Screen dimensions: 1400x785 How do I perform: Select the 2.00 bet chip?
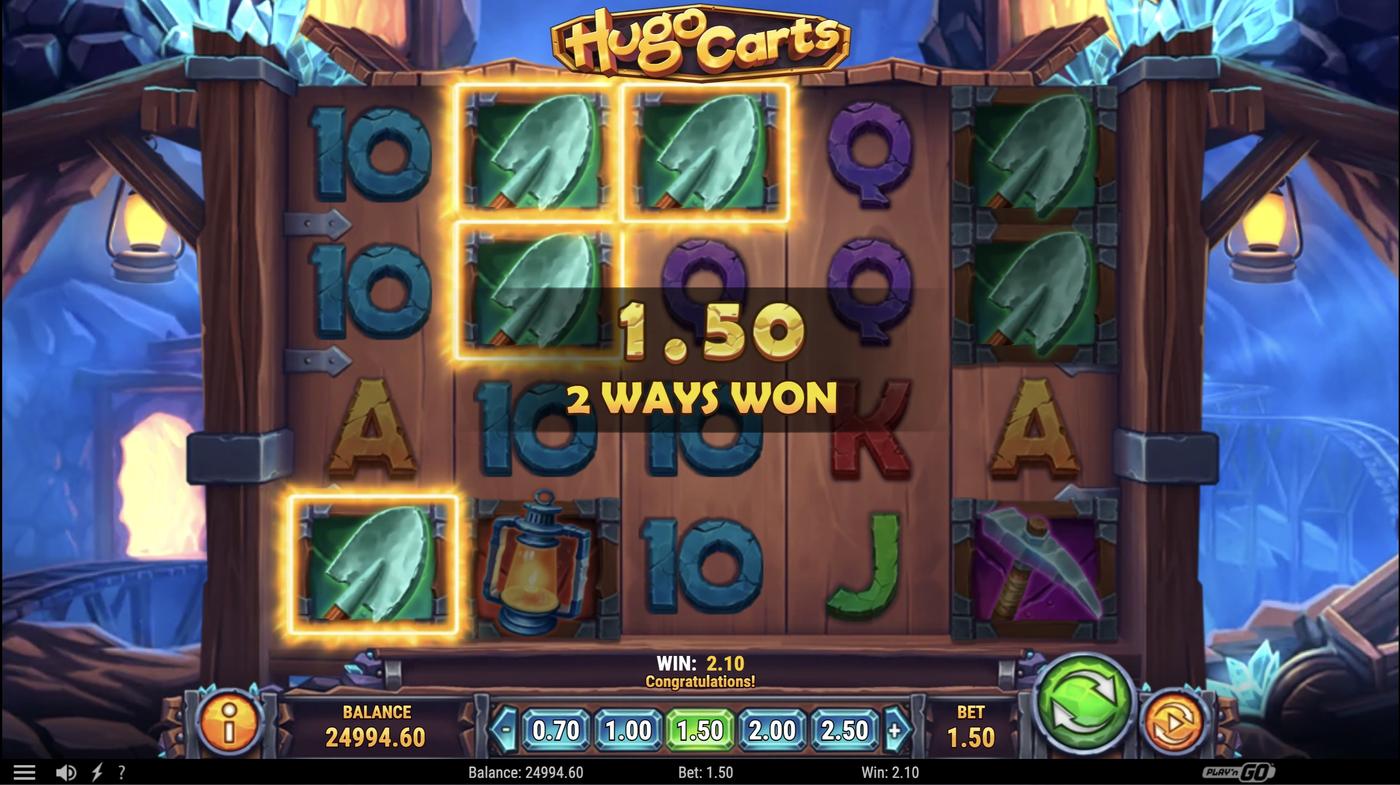tap(771, 731)
